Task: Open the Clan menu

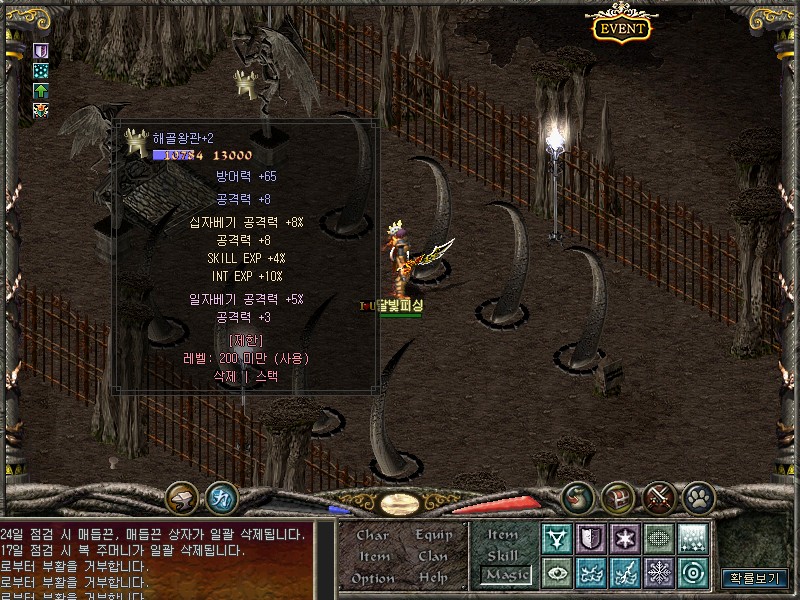Action: click(x=433, y=556)
